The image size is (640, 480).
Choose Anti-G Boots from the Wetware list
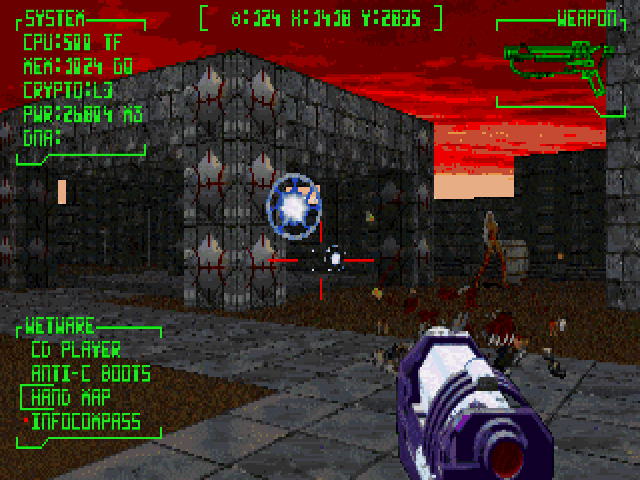click(90, 374)
